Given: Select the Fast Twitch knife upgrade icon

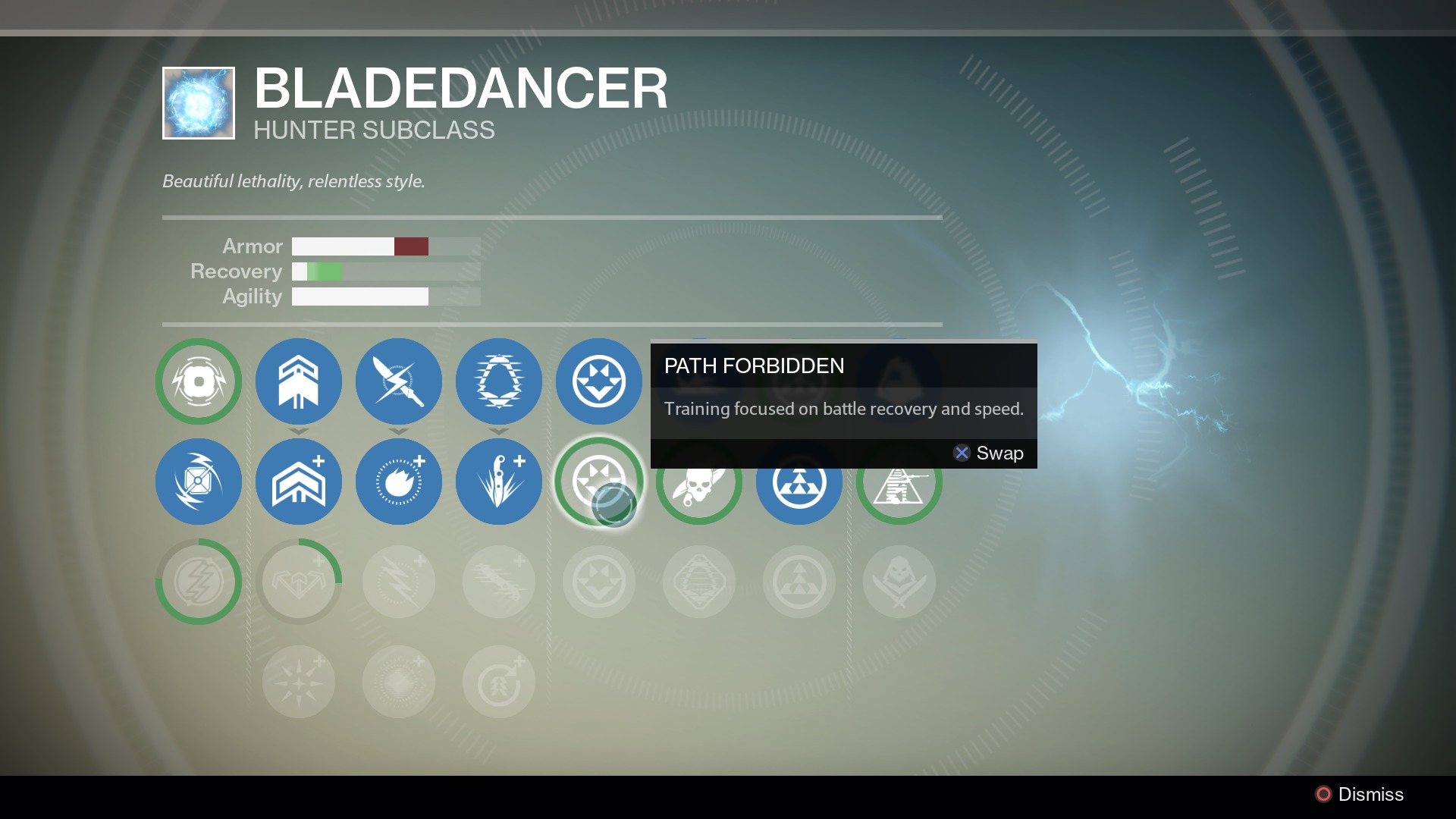Looking at the screenshot, I should [499, 482].
